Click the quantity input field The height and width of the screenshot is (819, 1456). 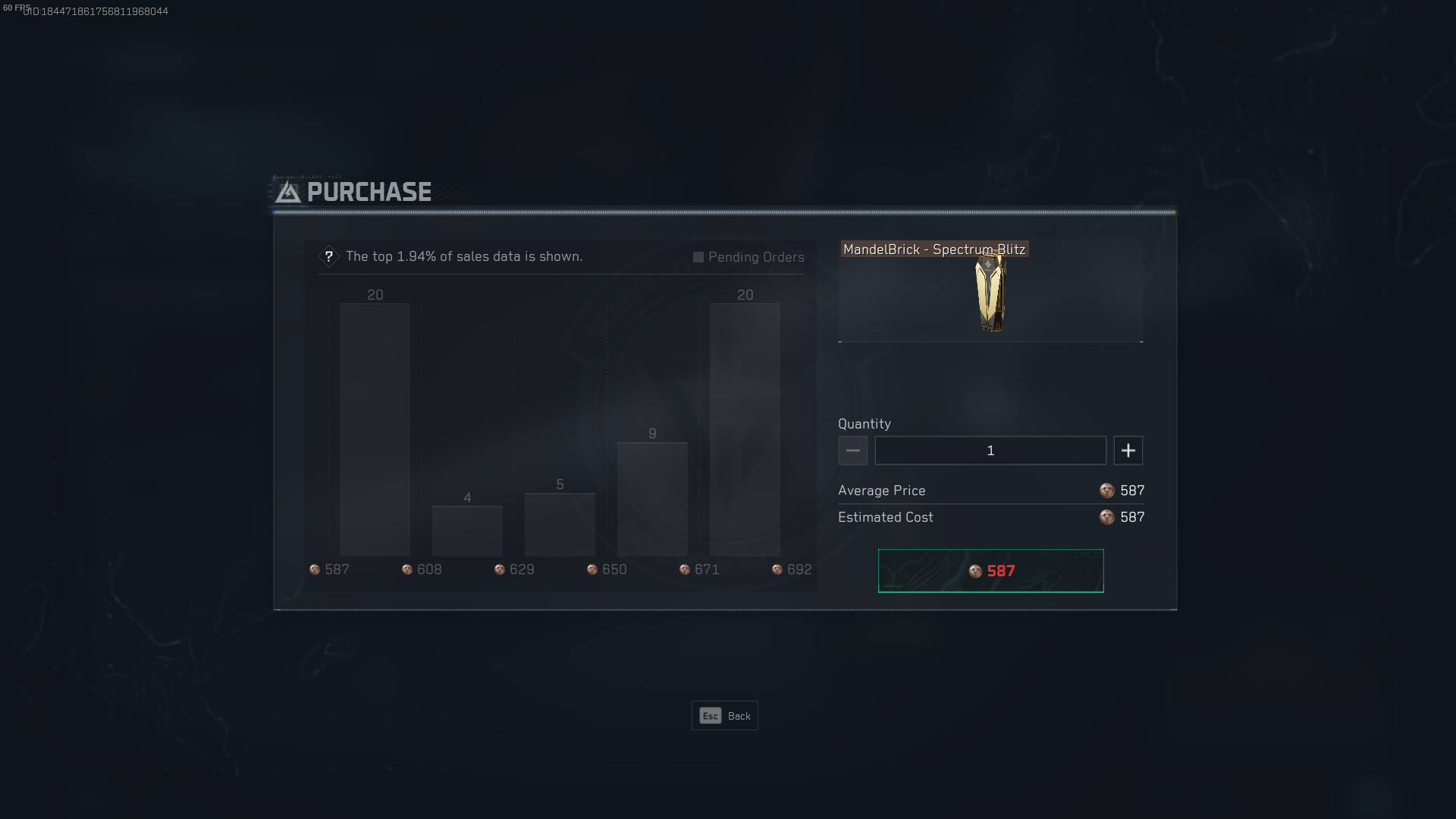(990, 450)
